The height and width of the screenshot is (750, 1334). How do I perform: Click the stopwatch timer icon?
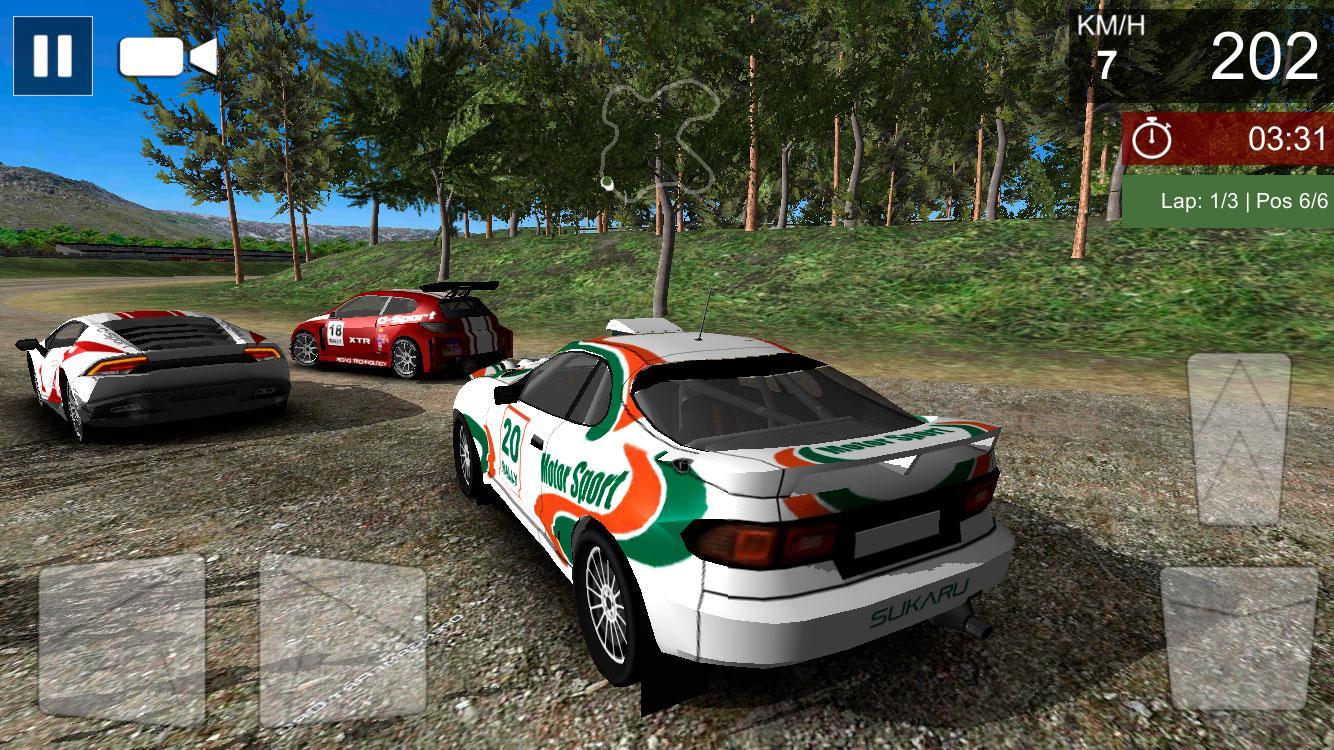tap(1153, 135)
